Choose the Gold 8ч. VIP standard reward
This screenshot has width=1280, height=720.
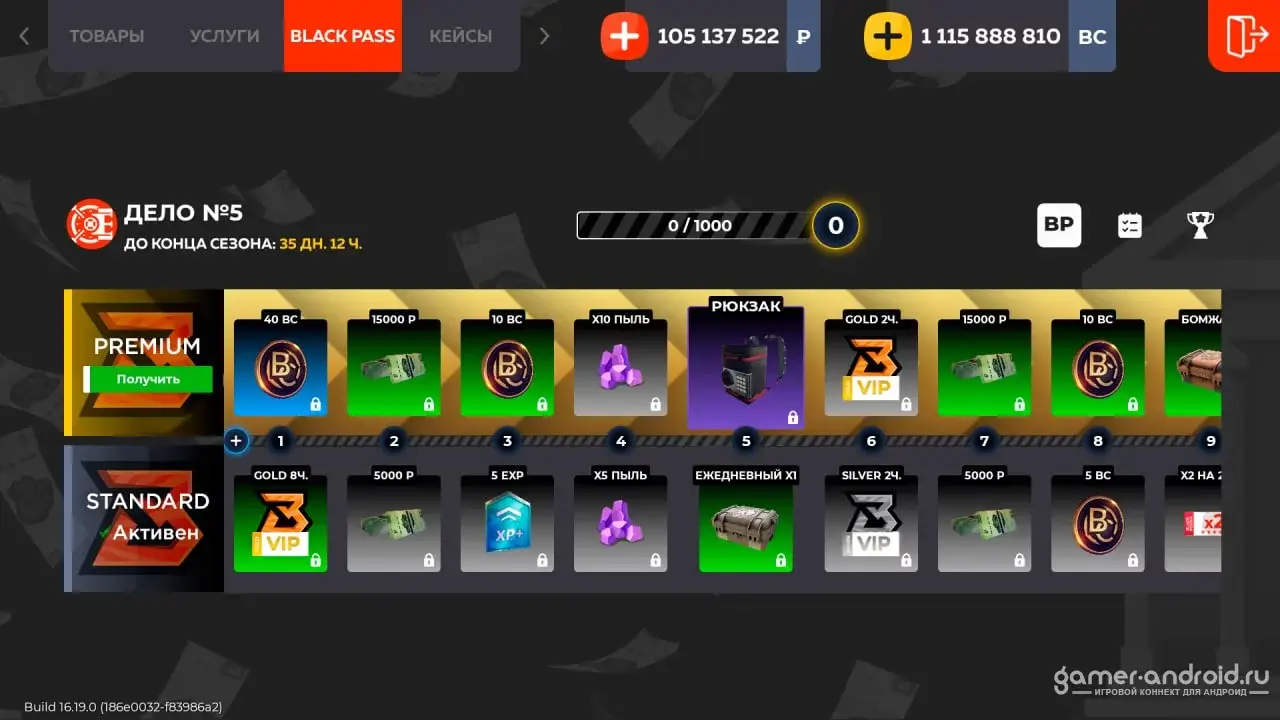(x=280, y=523)
